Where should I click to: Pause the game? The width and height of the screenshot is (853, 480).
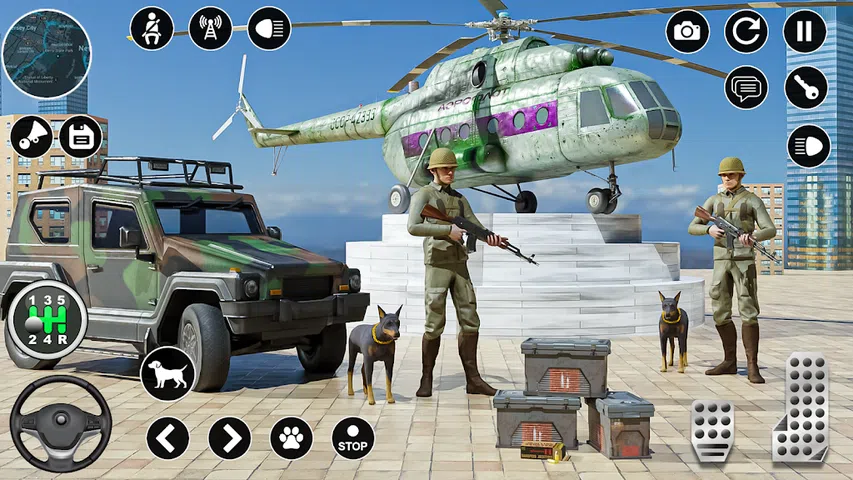click(x=805, y=31)
